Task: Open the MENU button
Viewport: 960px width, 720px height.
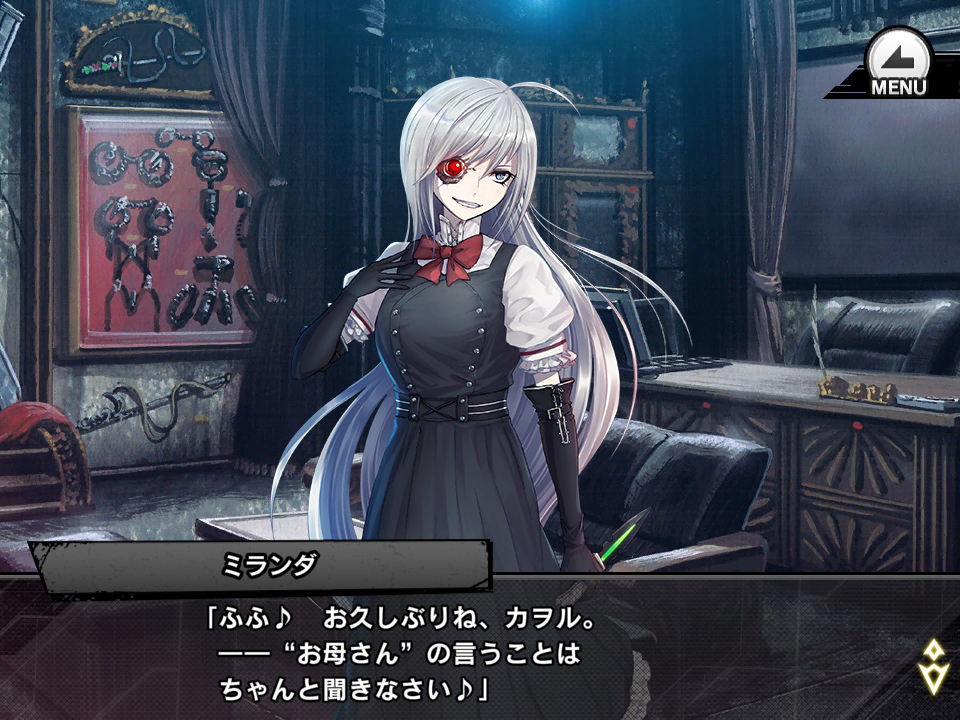Action: click(897, 63)
